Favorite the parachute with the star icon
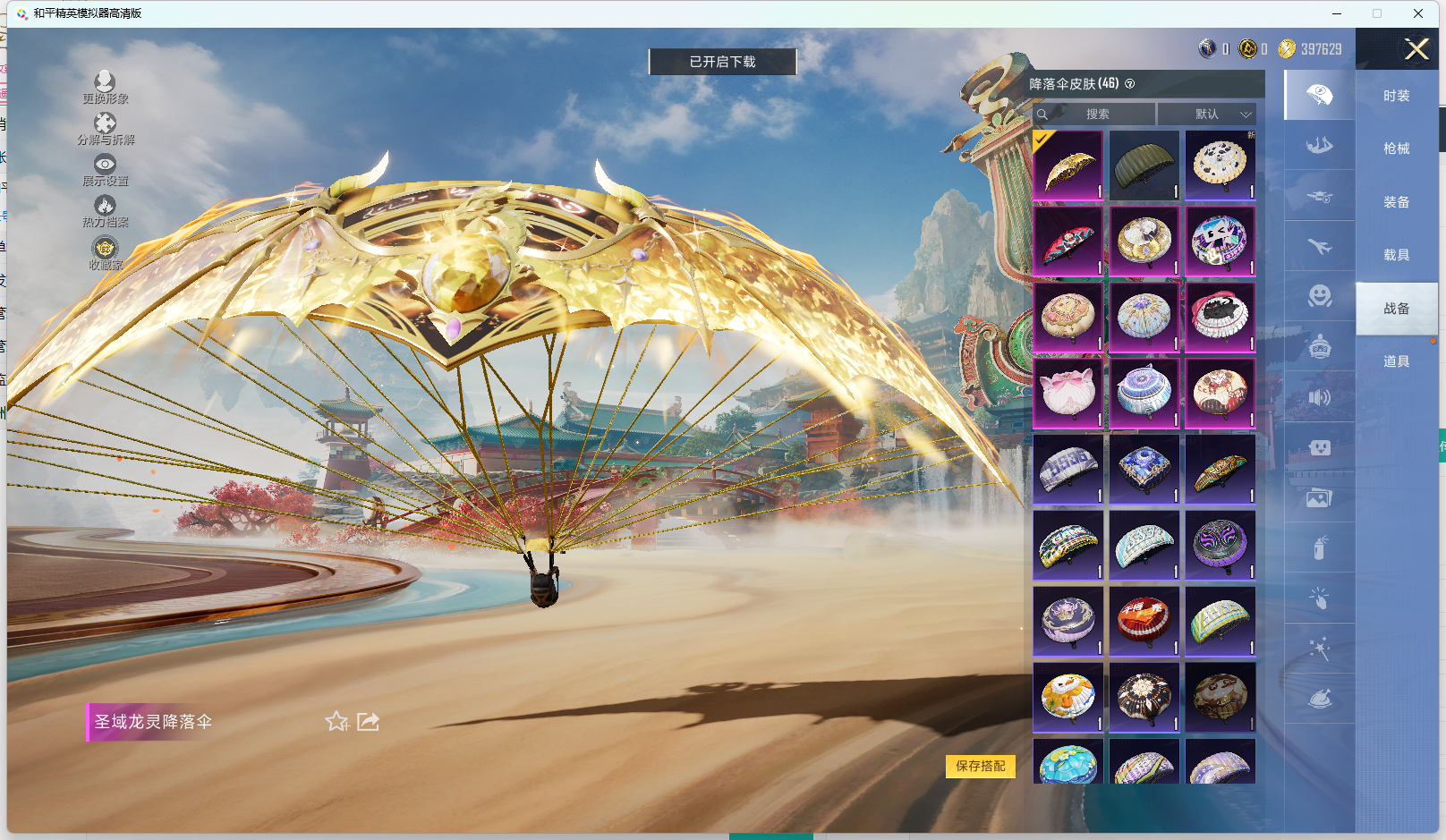This screenshot has width=1446, height=840. pyautogui.click(x=336, y=722)
